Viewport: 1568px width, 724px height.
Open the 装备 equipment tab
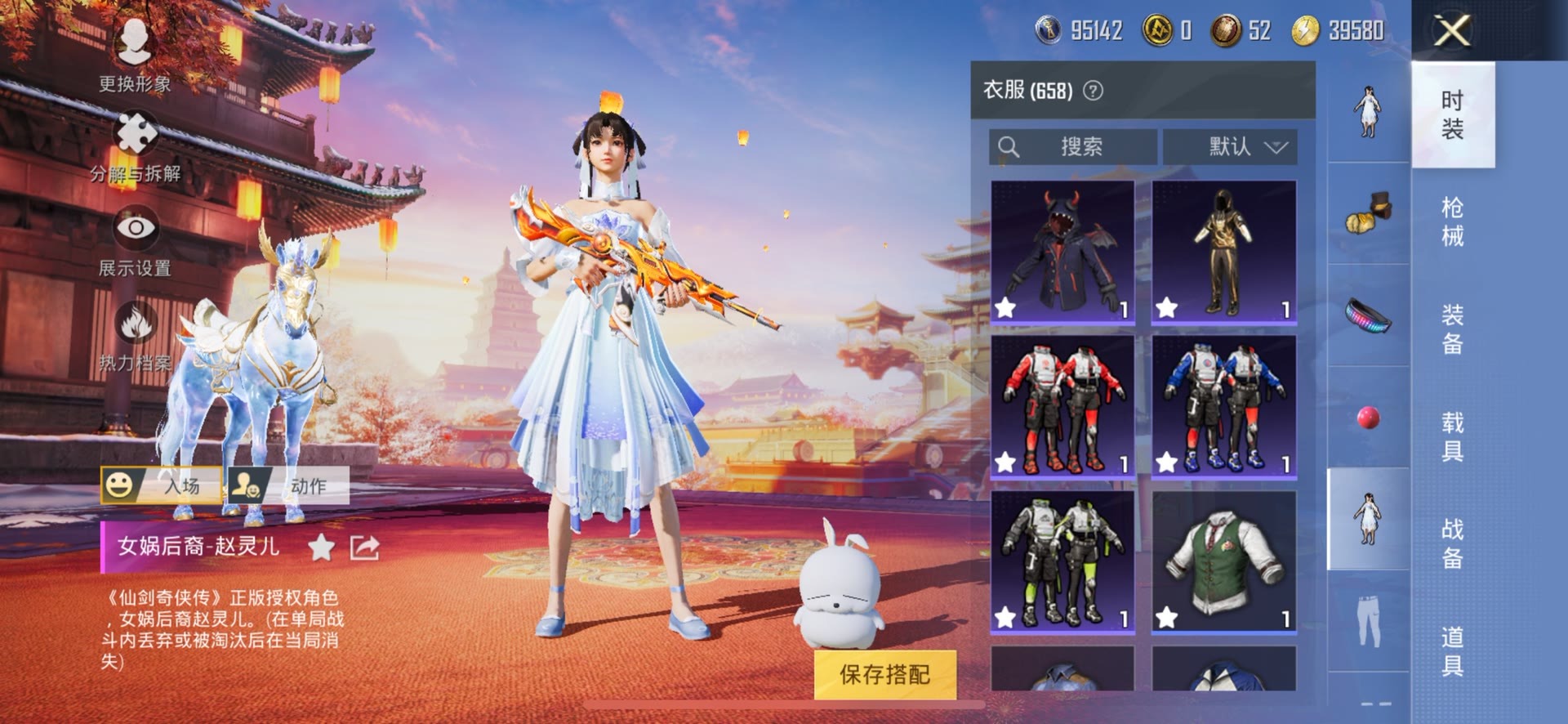1452,328
